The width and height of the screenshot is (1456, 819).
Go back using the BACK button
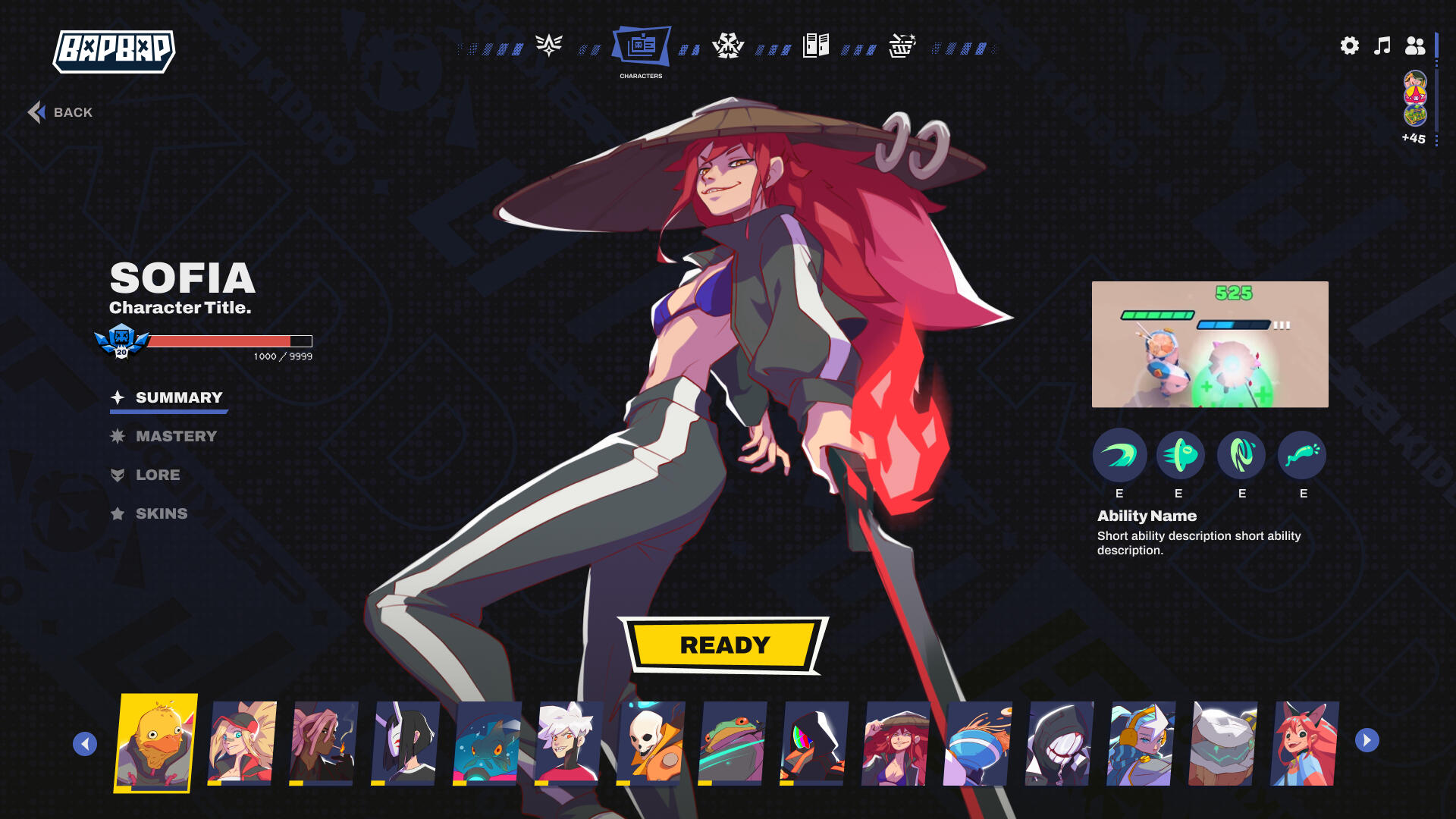(61, 111)
